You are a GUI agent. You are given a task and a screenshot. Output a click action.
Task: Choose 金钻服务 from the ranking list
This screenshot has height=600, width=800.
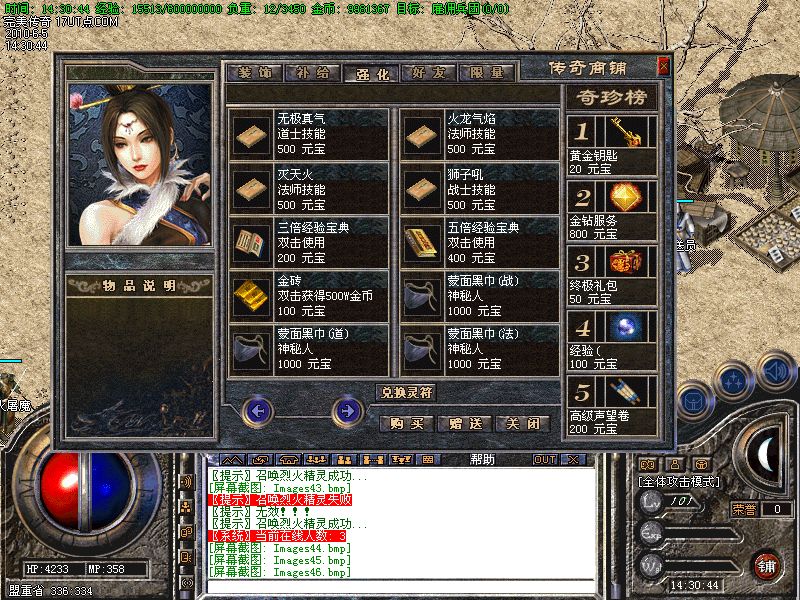click(x=612, y=209)
